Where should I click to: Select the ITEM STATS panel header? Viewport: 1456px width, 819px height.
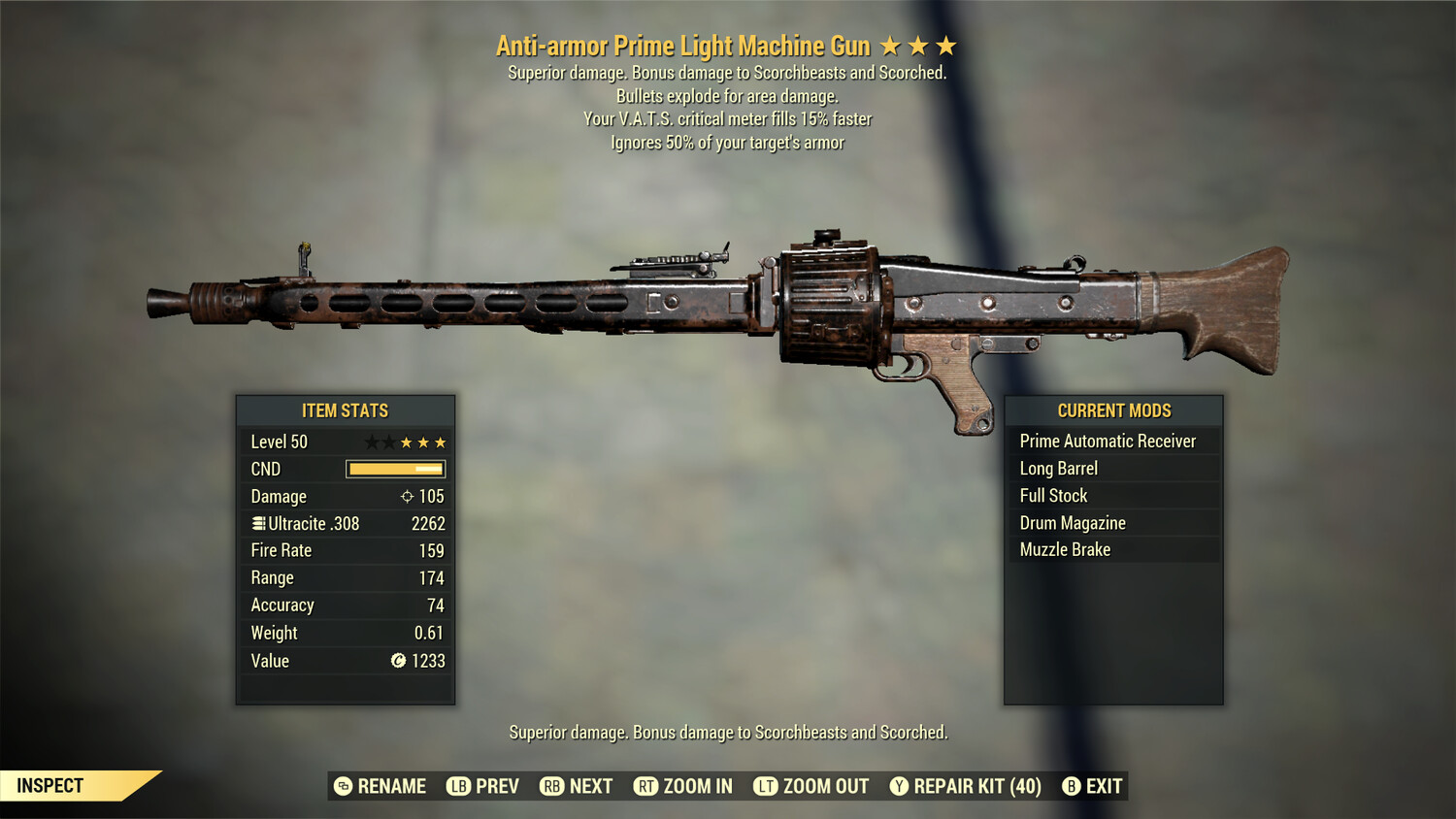(x=346, y=410)
